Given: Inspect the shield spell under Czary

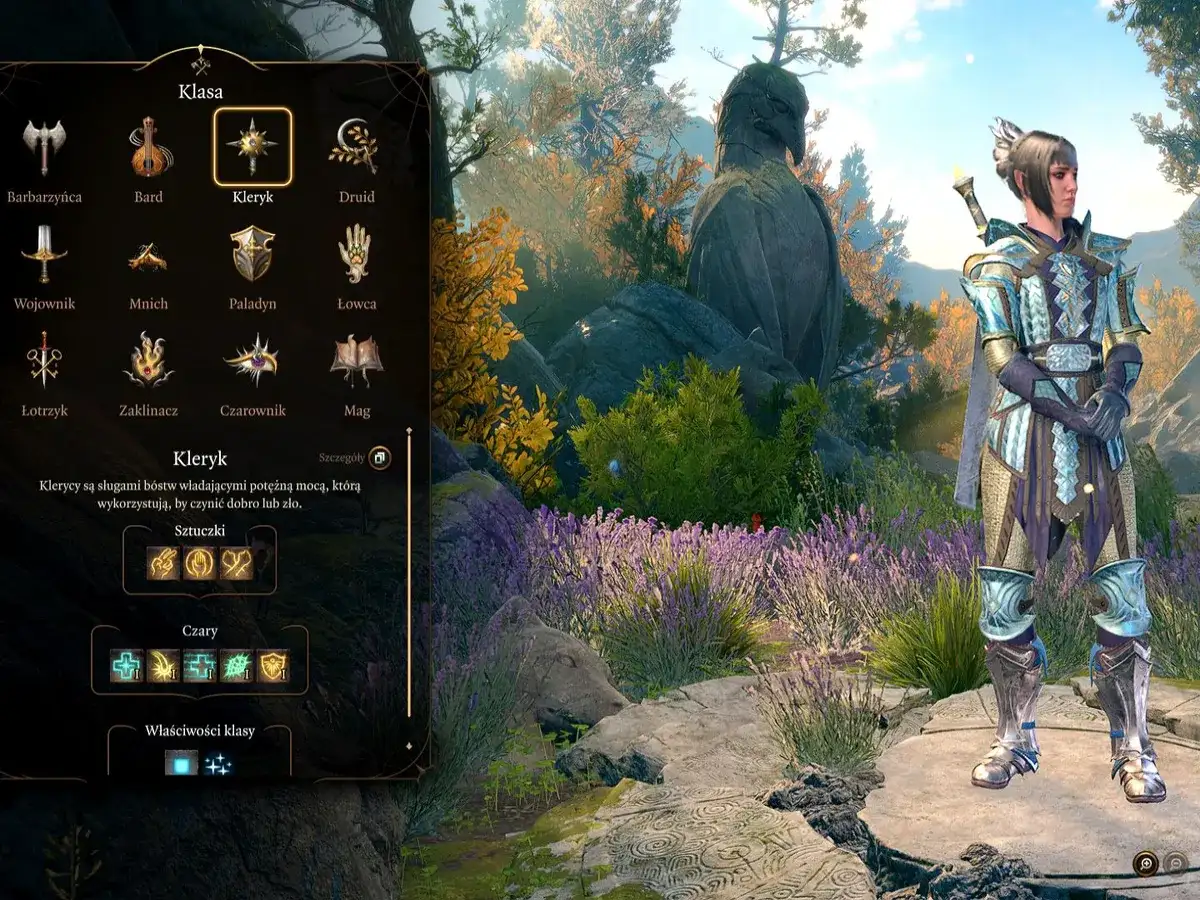Looking at the screenshot, I should pyautogui.click(x=272, y=665).
